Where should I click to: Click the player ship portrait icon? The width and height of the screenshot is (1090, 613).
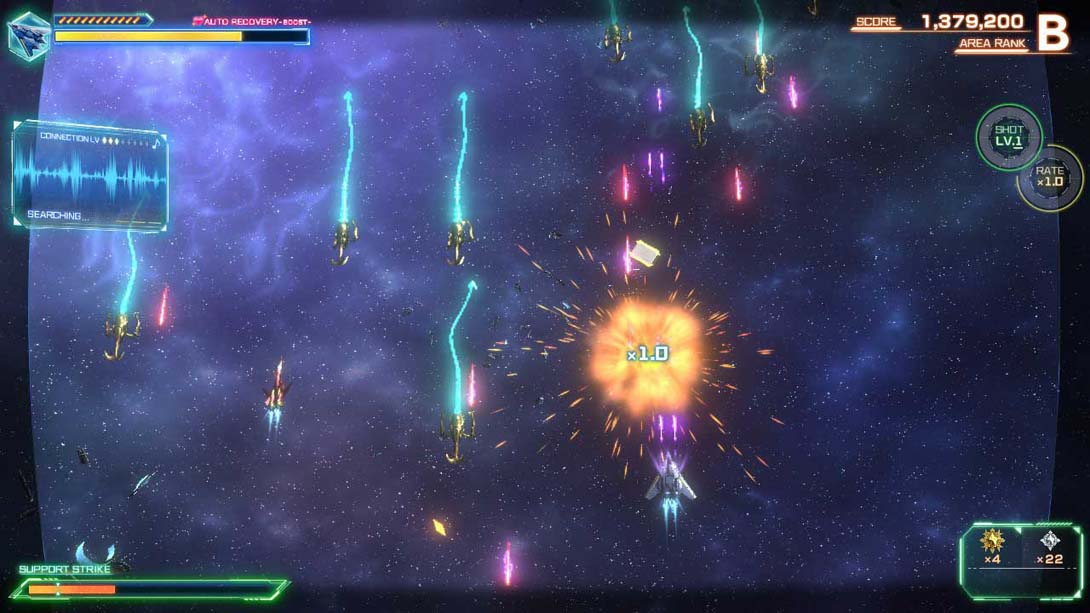coord(29,37)
